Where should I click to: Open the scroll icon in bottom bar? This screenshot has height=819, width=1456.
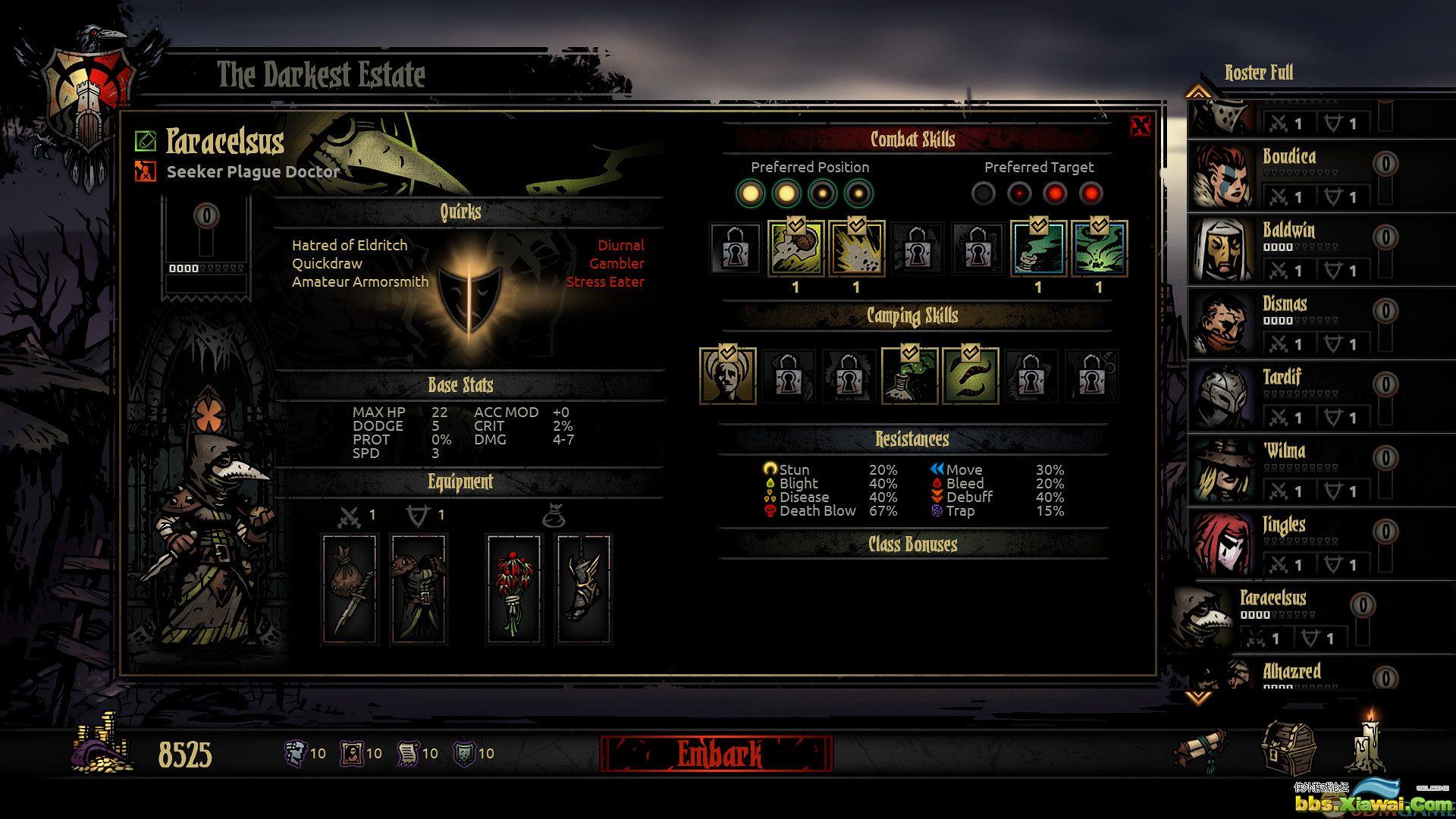[1200, 749]
